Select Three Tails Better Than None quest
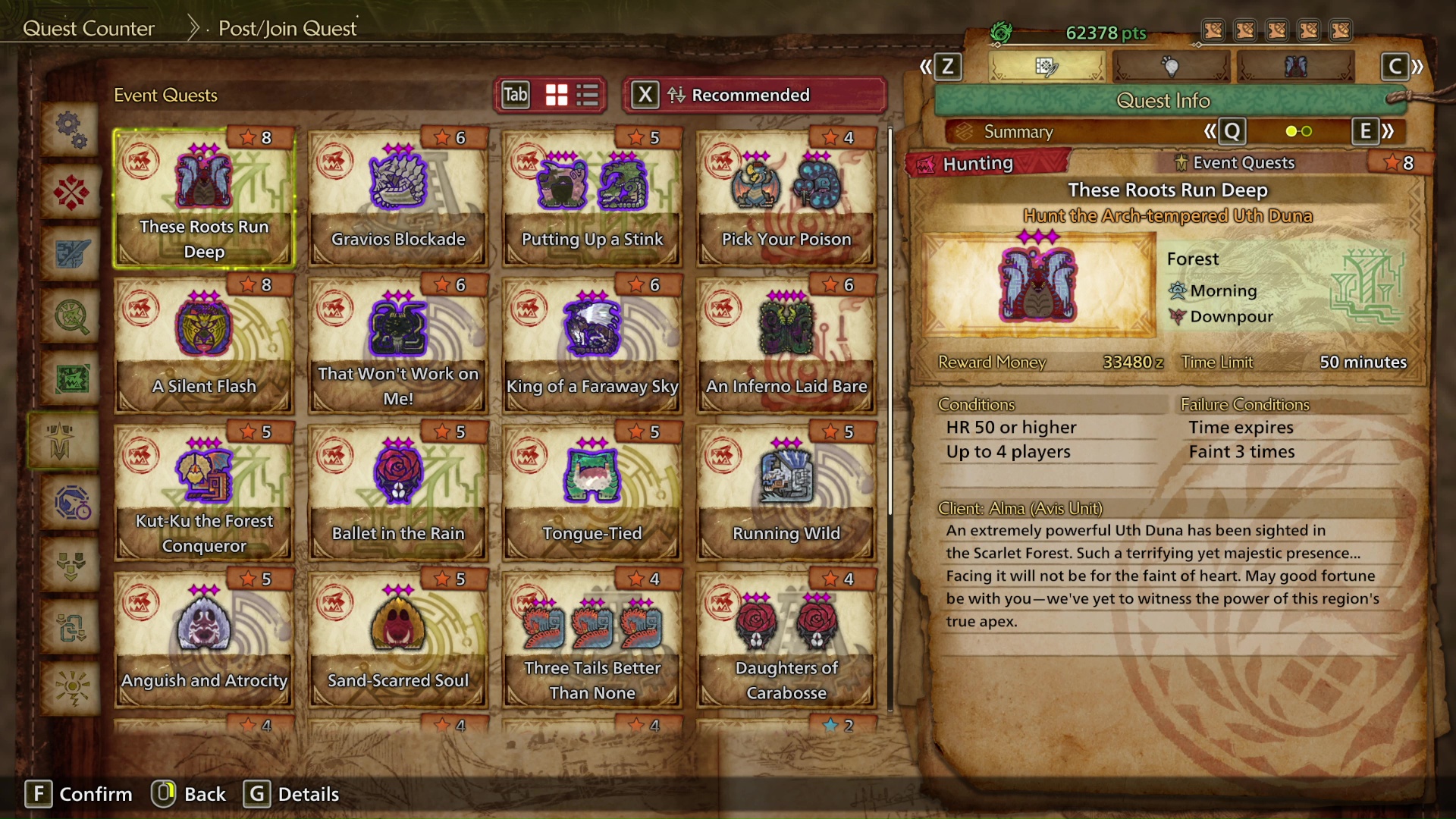The width and height of the screenshot is (1456, 819). point(591,640)
